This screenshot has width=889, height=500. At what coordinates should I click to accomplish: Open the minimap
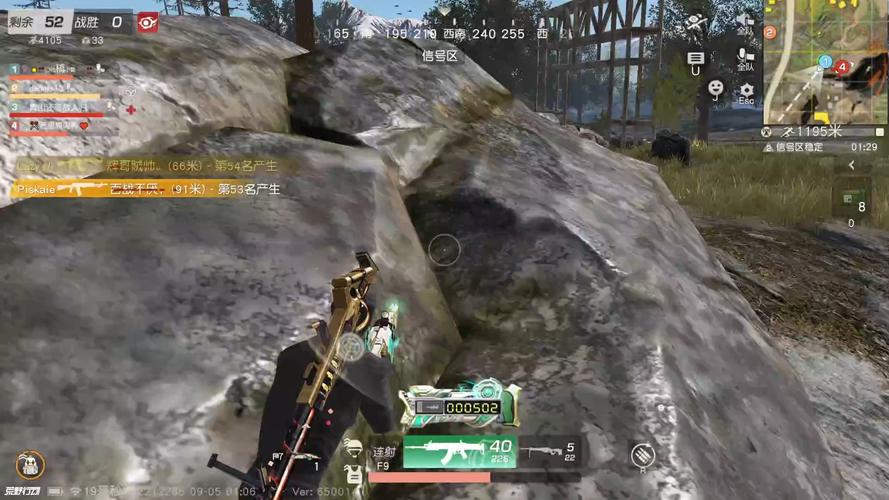tap(824, 62)
